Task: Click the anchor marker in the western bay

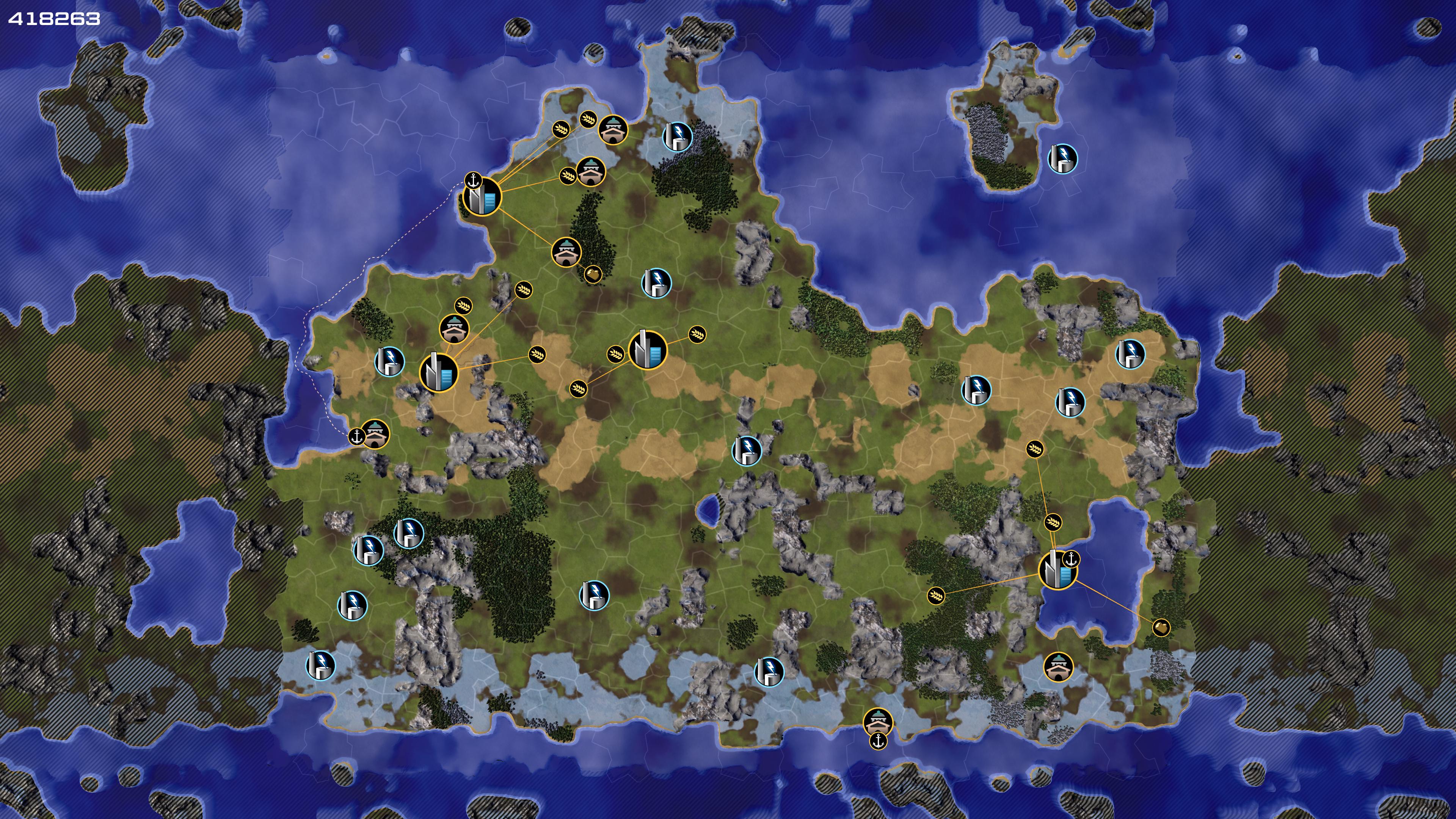Action: (356, 436)
